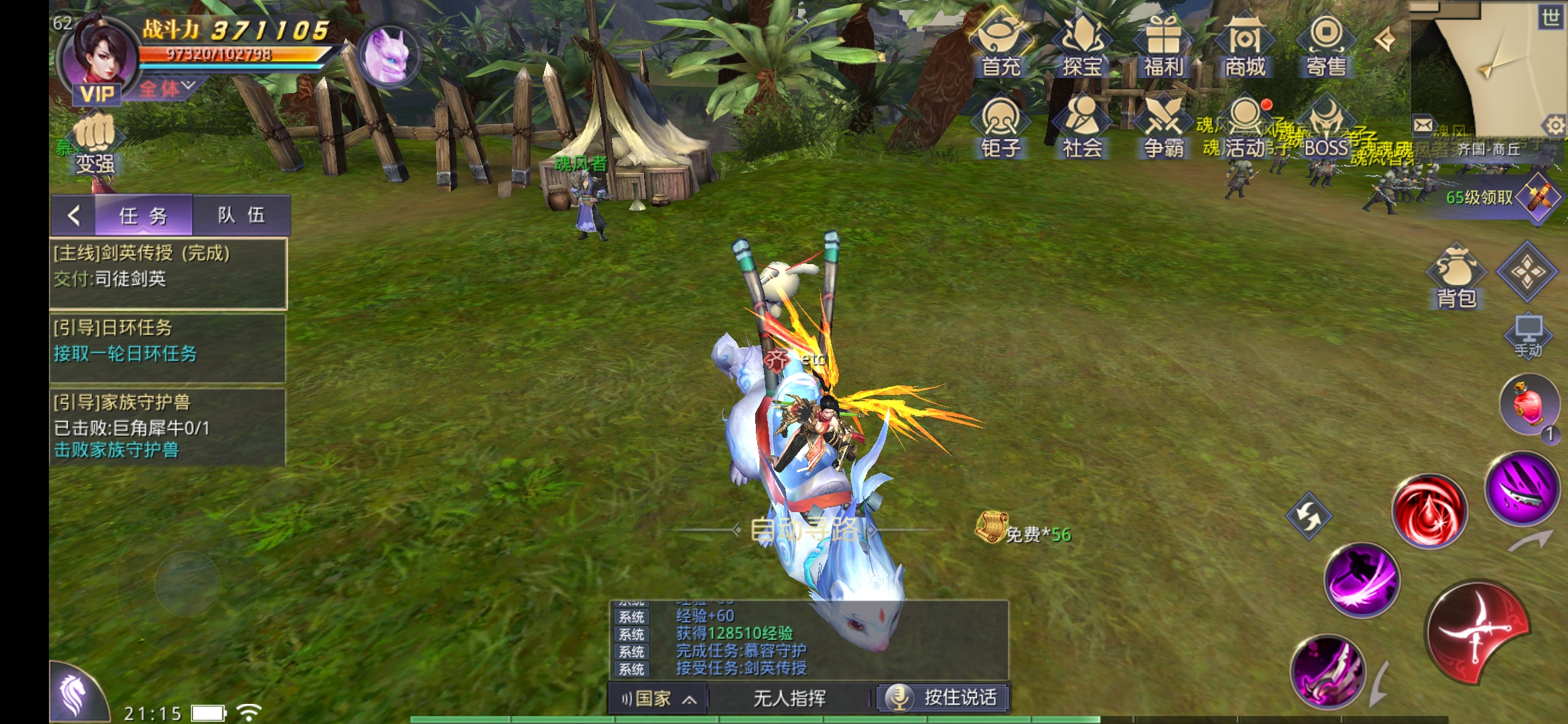Open the 背包 backpack

coord(1457,276)
